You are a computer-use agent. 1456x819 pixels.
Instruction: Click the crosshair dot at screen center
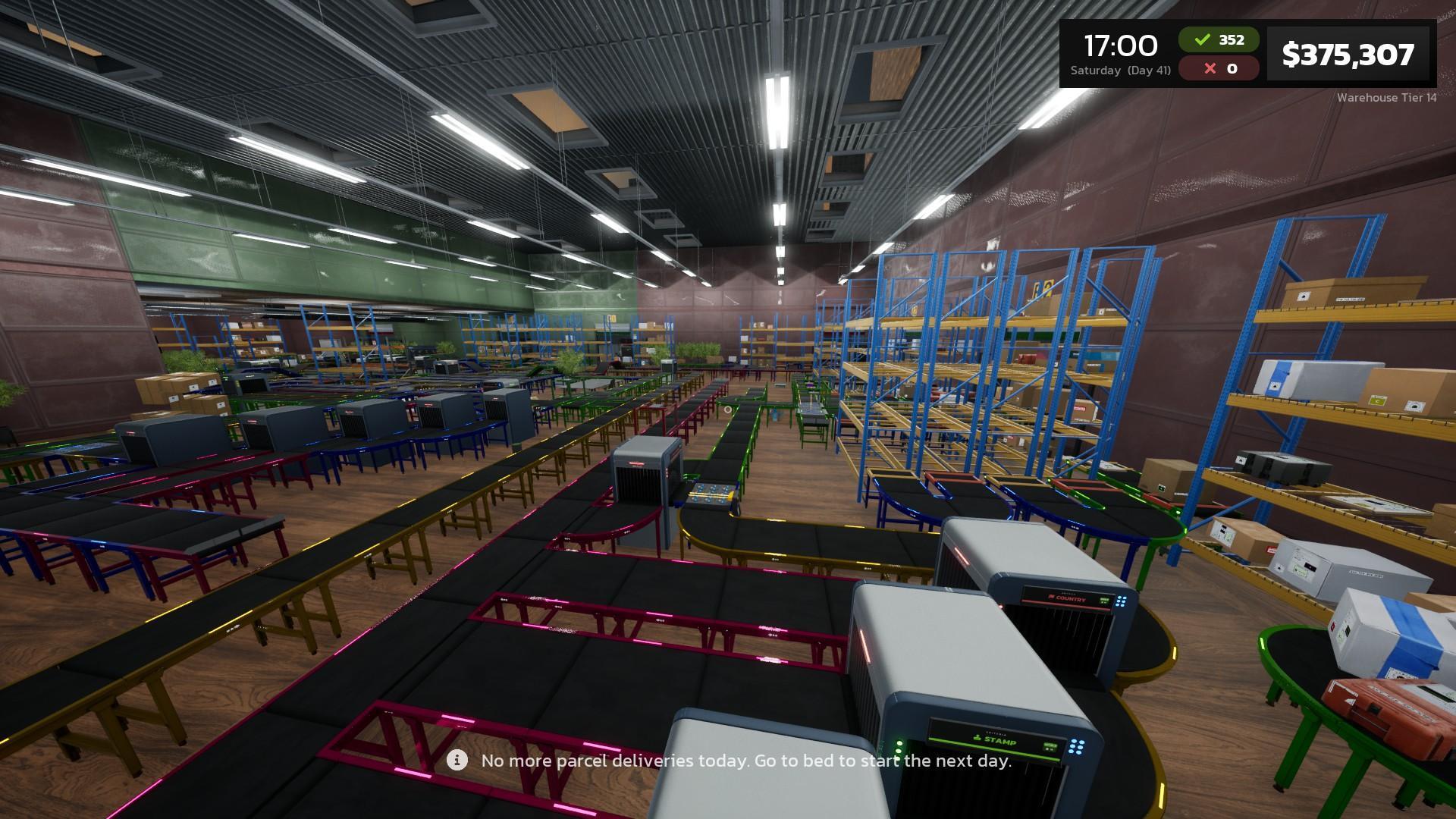[x=726, y=409]
